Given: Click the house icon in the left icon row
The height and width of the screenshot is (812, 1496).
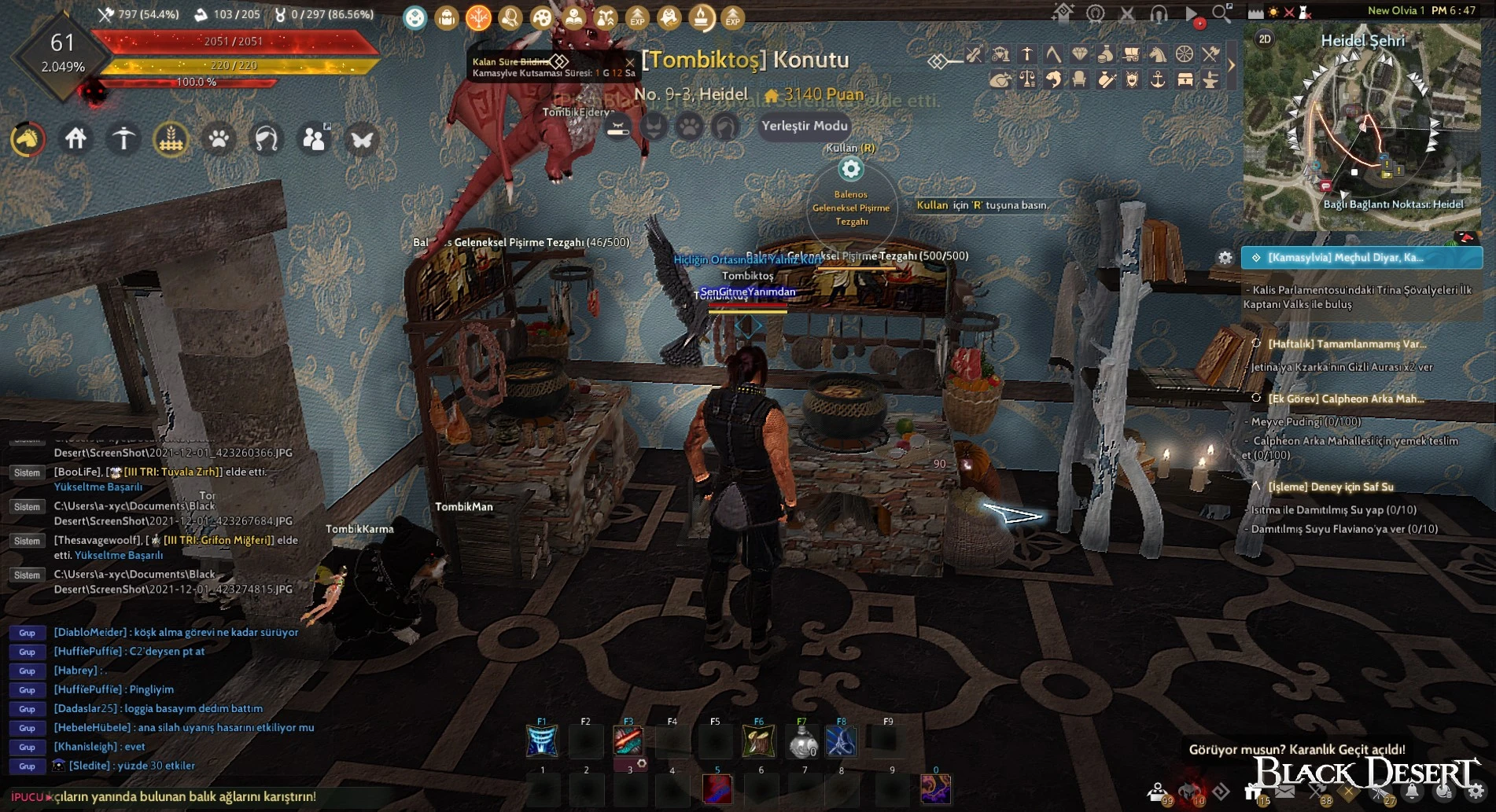Looking at the screenshot, I should click(x=76, y=139).
